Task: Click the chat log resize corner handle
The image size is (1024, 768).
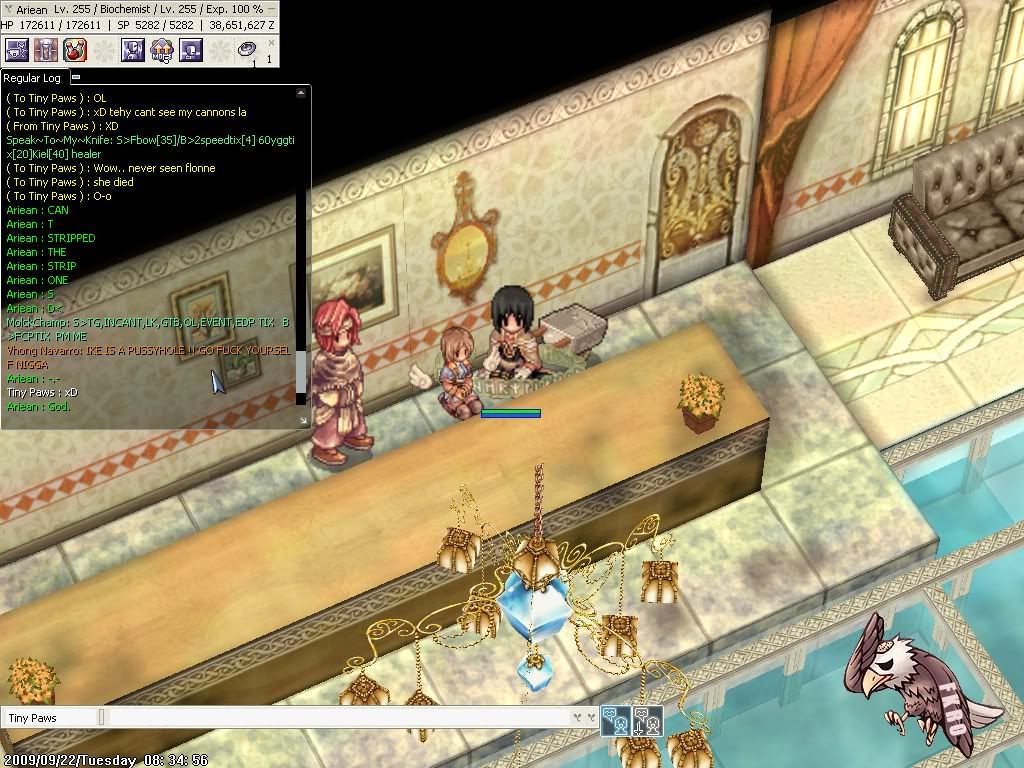Action: pyautogui.click(x=304, y=422)
